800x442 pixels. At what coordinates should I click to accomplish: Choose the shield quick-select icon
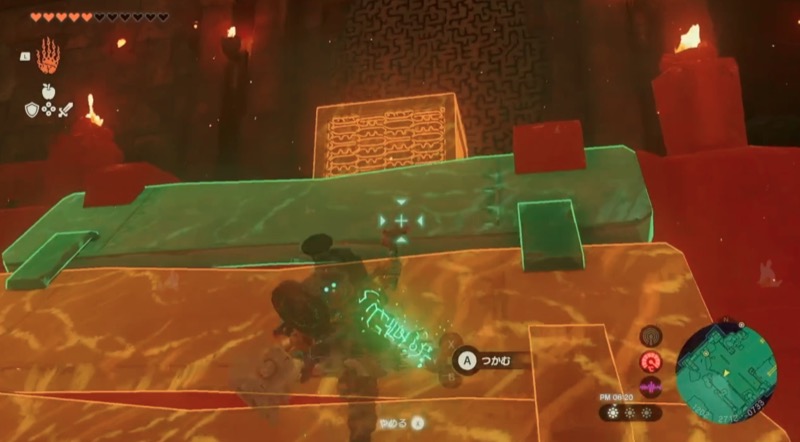pyautogui.click(x=32, y=108)
